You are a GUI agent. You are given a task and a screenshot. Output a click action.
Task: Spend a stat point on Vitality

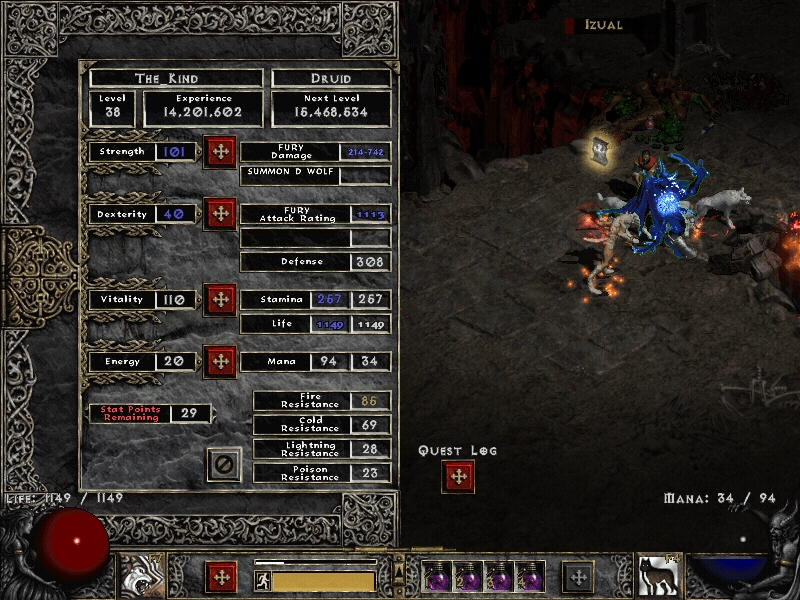pos(220,300)
